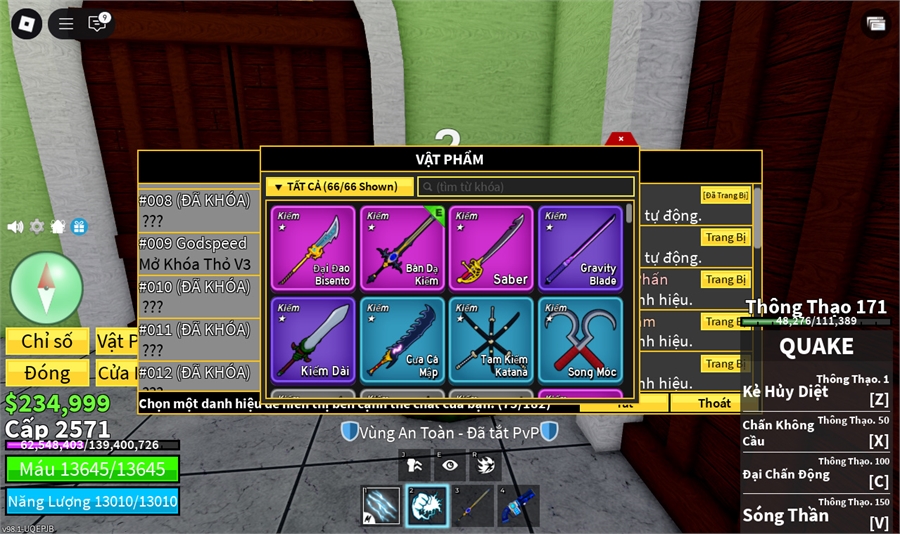900x534 pixels.
Task: Select the #009 Godspeed title row
Action: (x=194, y=254)
